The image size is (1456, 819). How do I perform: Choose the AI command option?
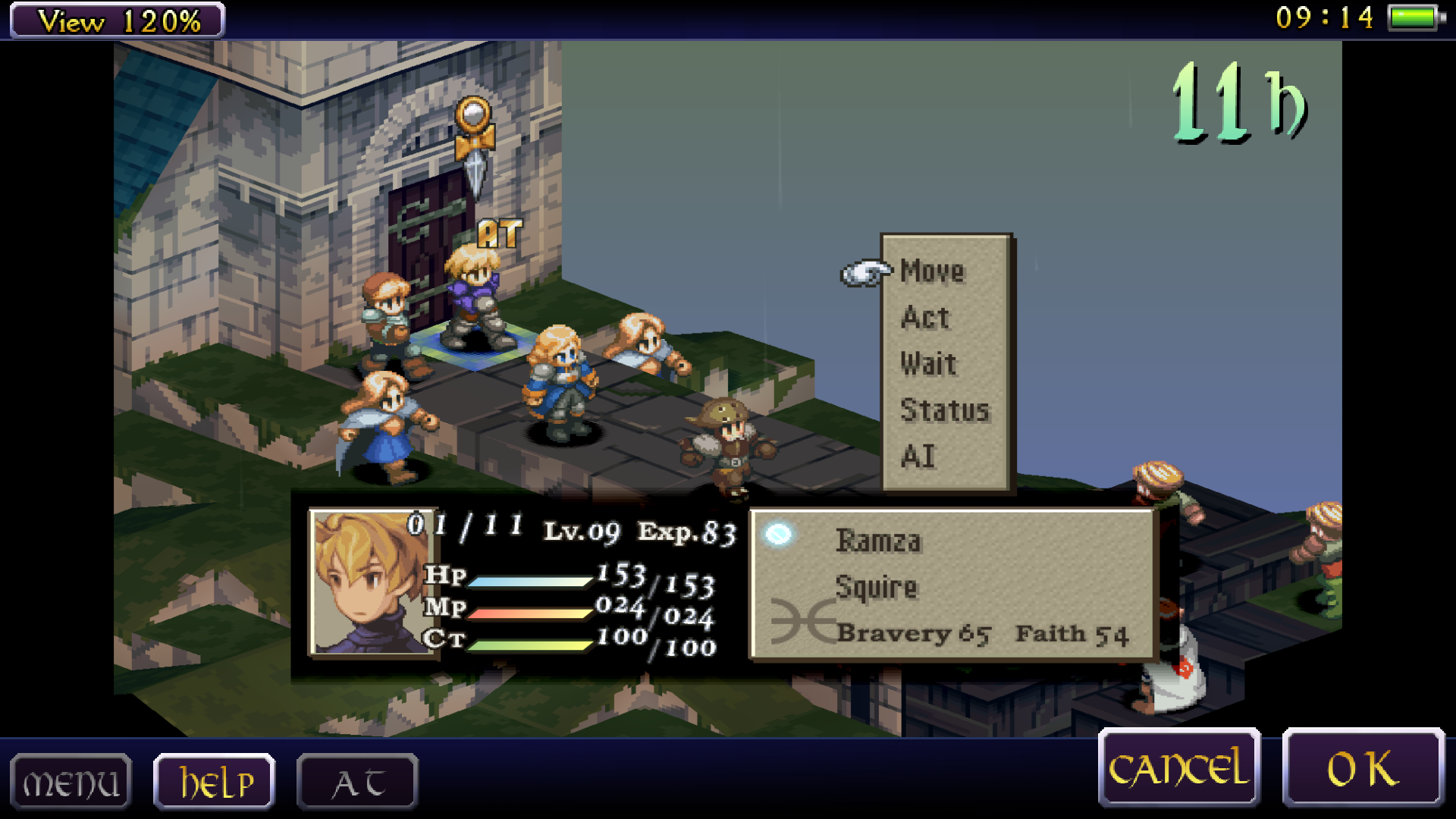coord(918,457)
